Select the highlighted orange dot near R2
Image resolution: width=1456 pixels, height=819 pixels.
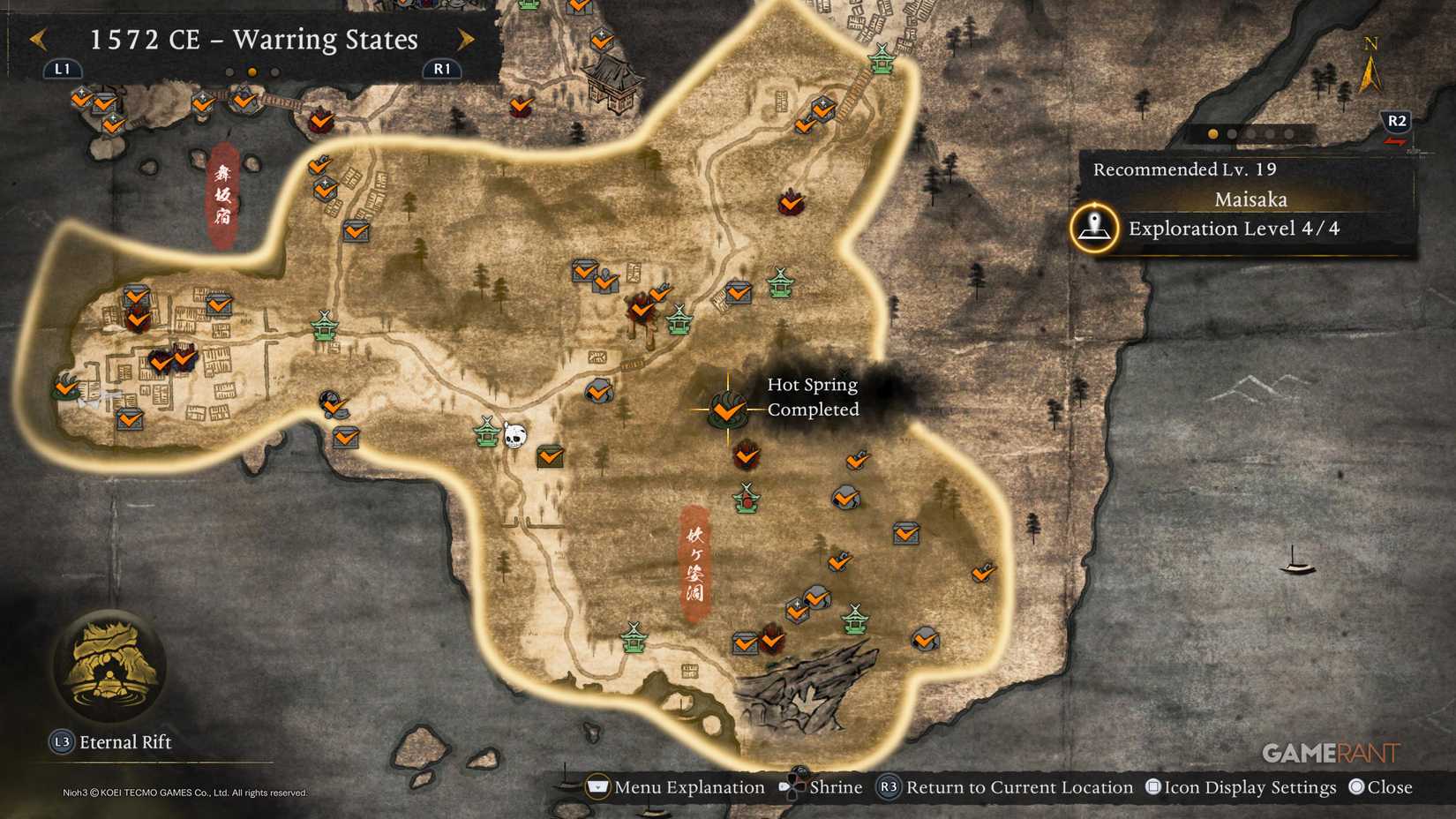(x=1212, y=134)
